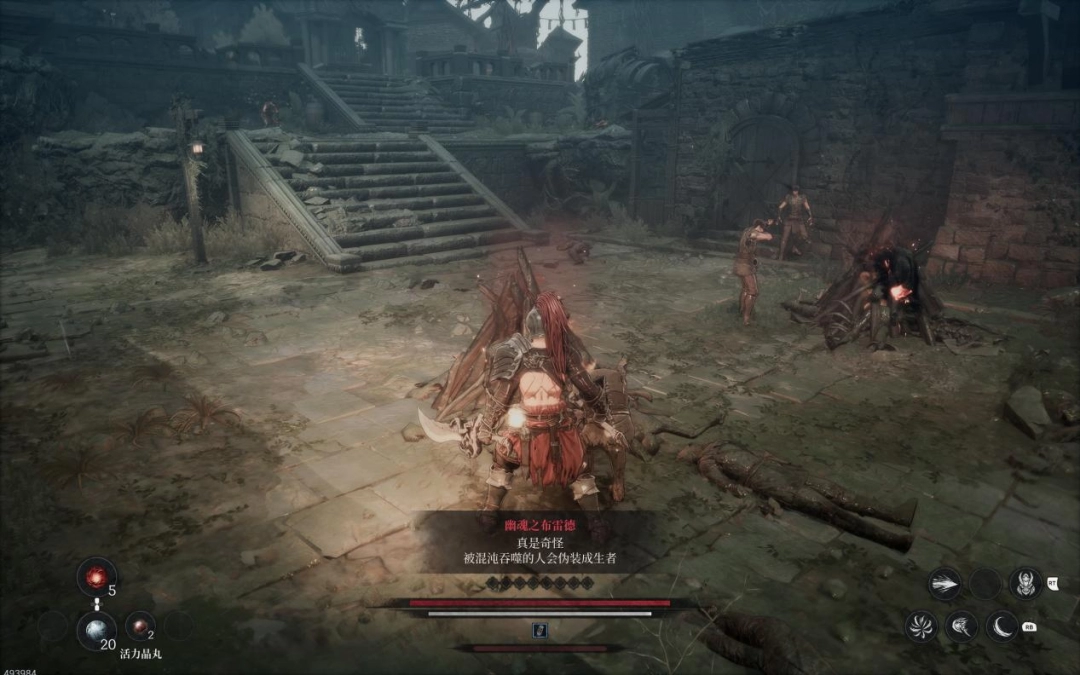Use the crescent moon slash skill
The height and width of the screenshot is (675, 1080).
click(x=1002, y=627)
